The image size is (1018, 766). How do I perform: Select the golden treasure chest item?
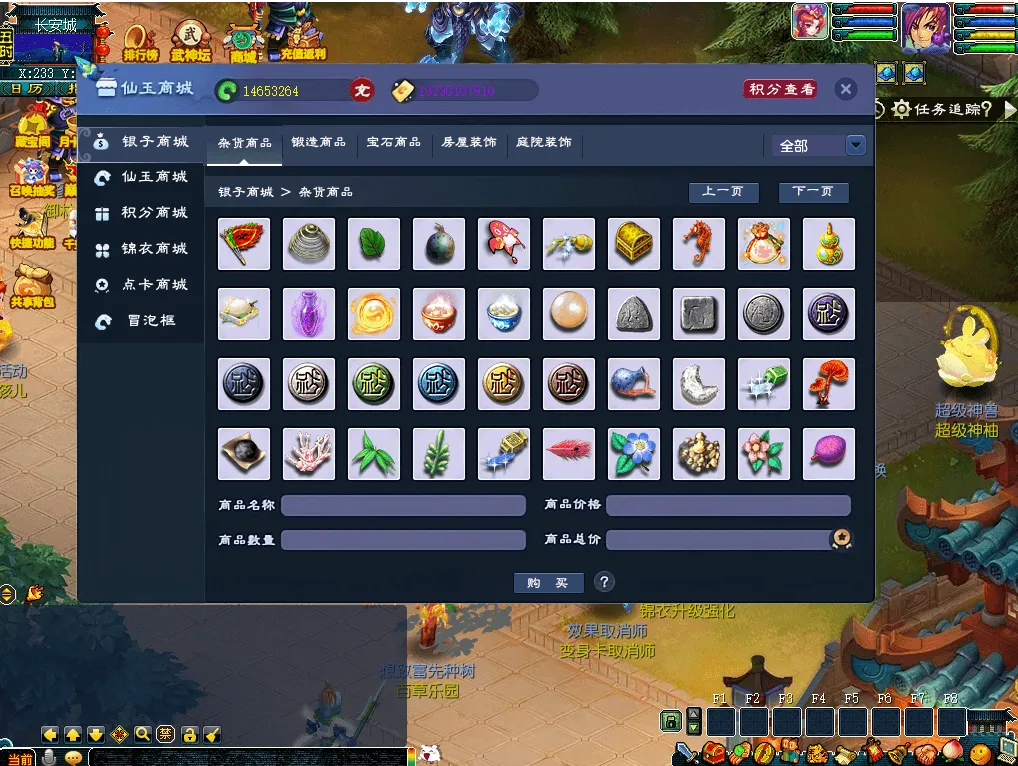[634, 244]
